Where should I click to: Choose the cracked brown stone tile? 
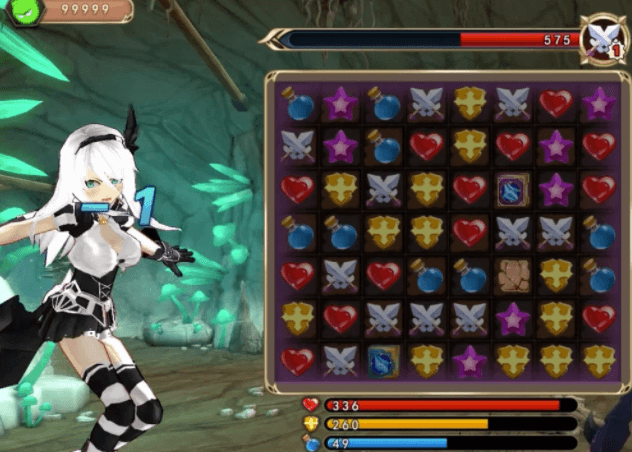(x=513, y=274)
